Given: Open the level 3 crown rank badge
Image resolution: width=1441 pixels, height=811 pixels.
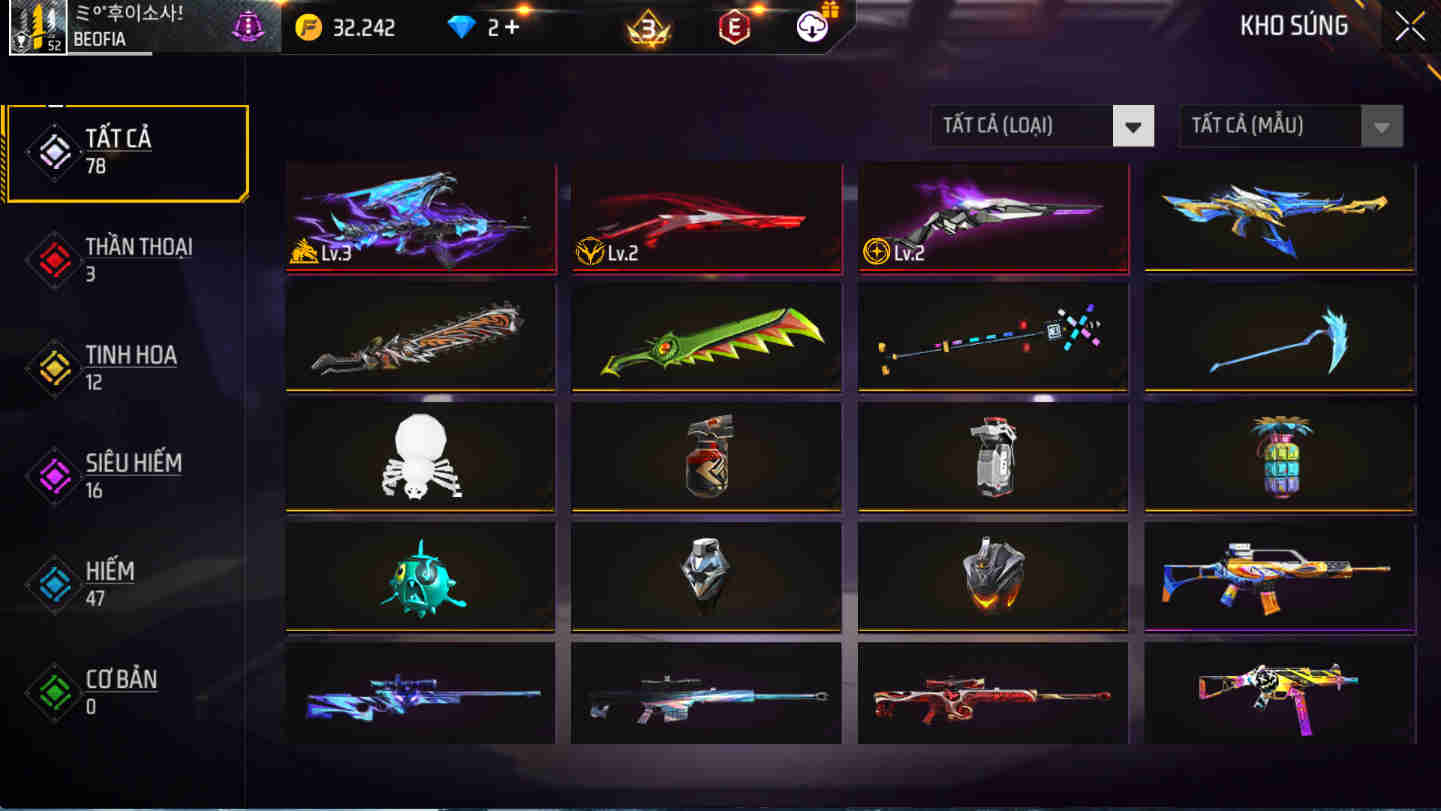Looking at the screenshot, I should coord(649,30).
